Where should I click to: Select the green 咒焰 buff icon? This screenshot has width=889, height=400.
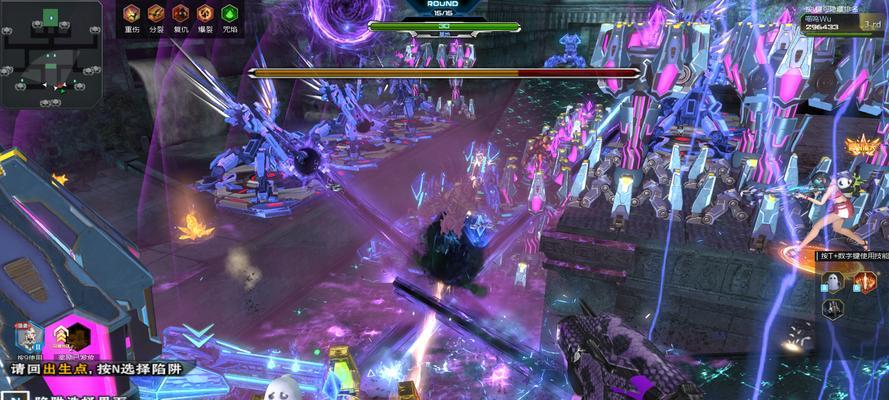click(230, 14)
